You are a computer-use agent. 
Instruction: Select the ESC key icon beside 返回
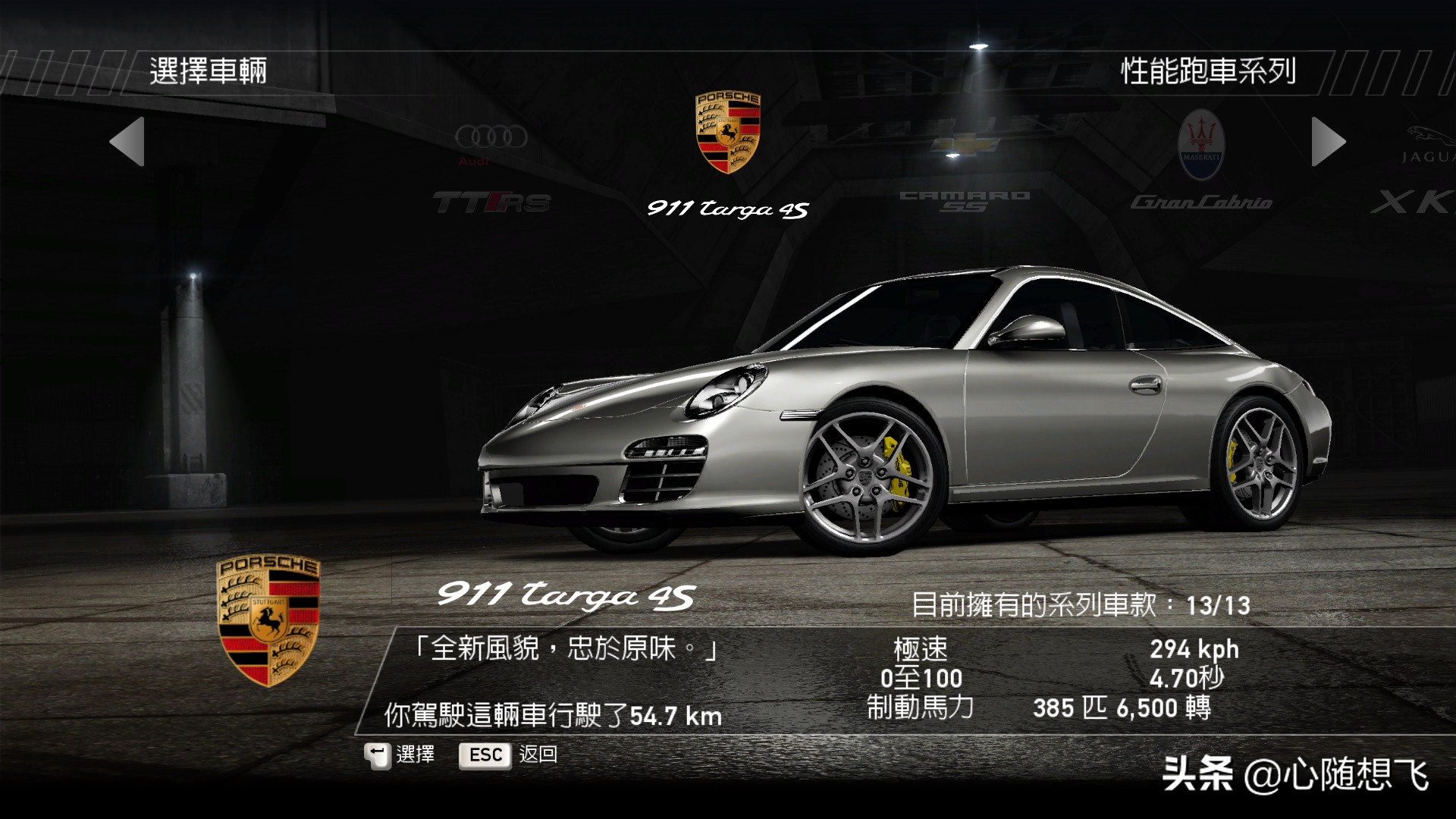coord(484,755)
